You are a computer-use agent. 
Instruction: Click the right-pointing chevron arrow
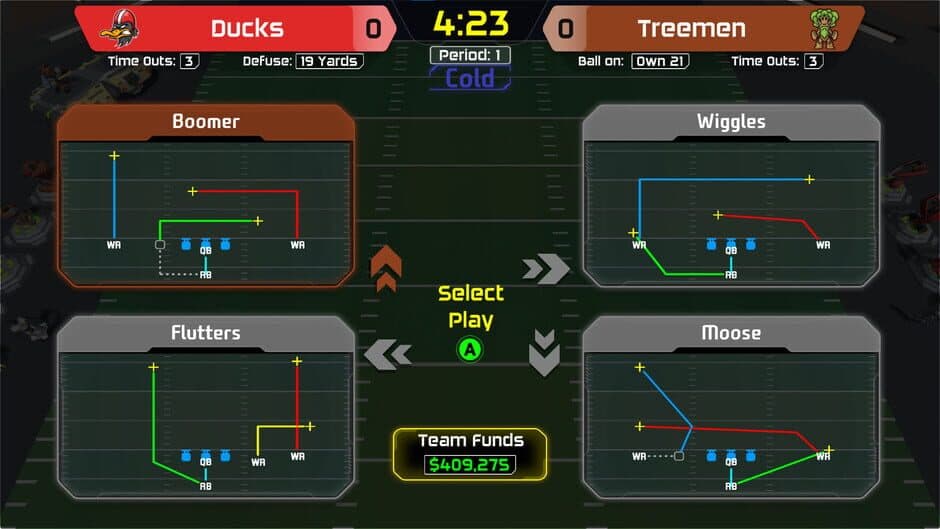pos(545,268)
